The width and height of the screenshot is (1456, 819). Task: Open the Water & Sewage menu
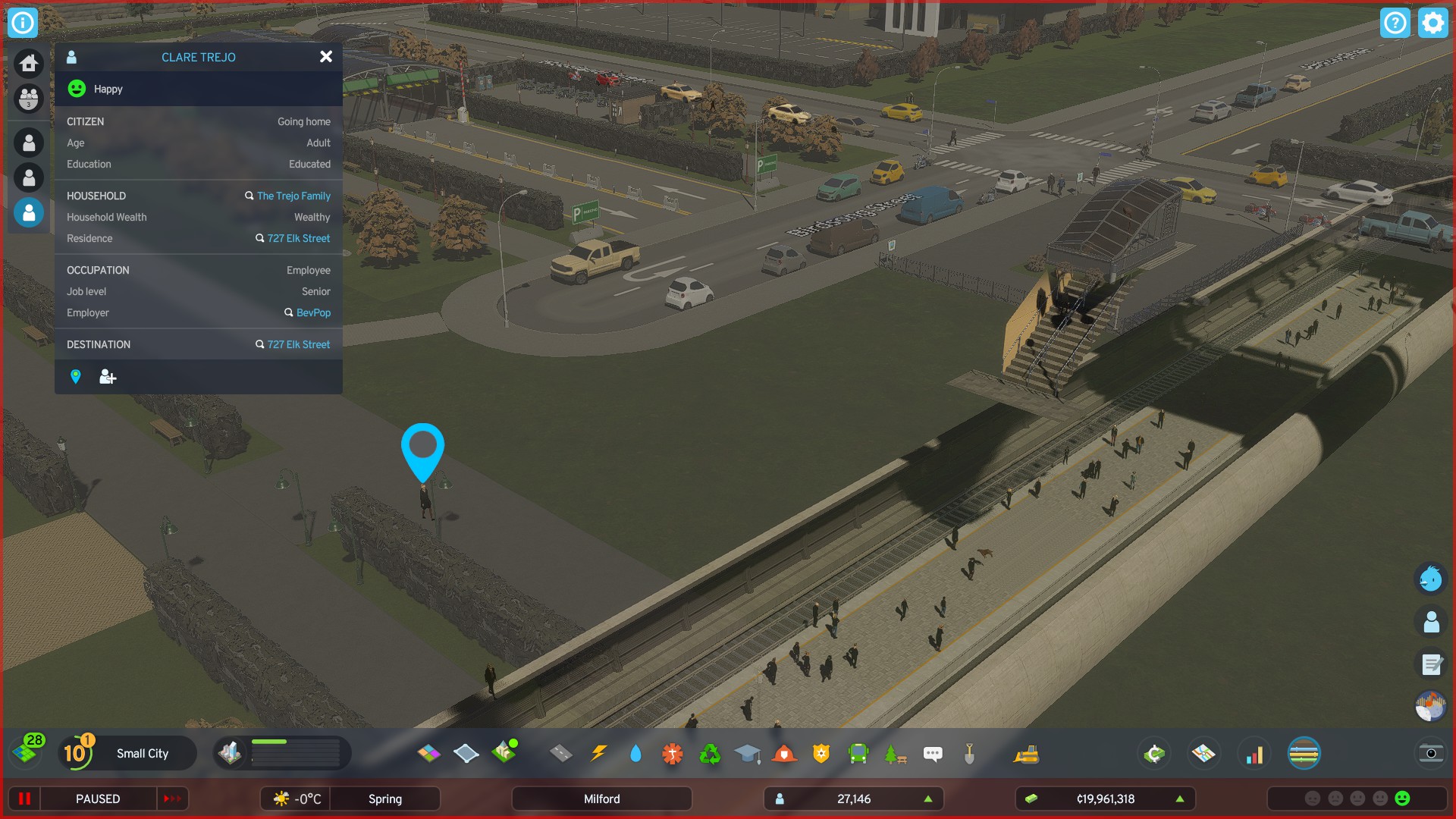point(635,753)
